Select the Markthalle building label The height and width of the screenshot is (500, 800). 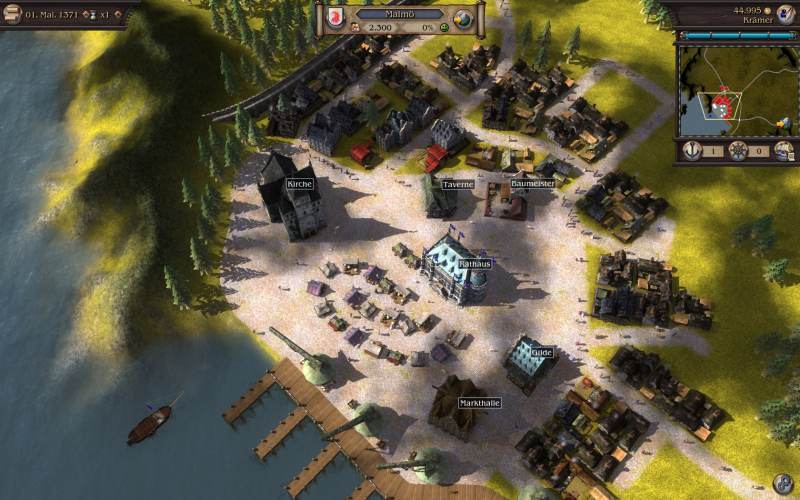(479, 403)
